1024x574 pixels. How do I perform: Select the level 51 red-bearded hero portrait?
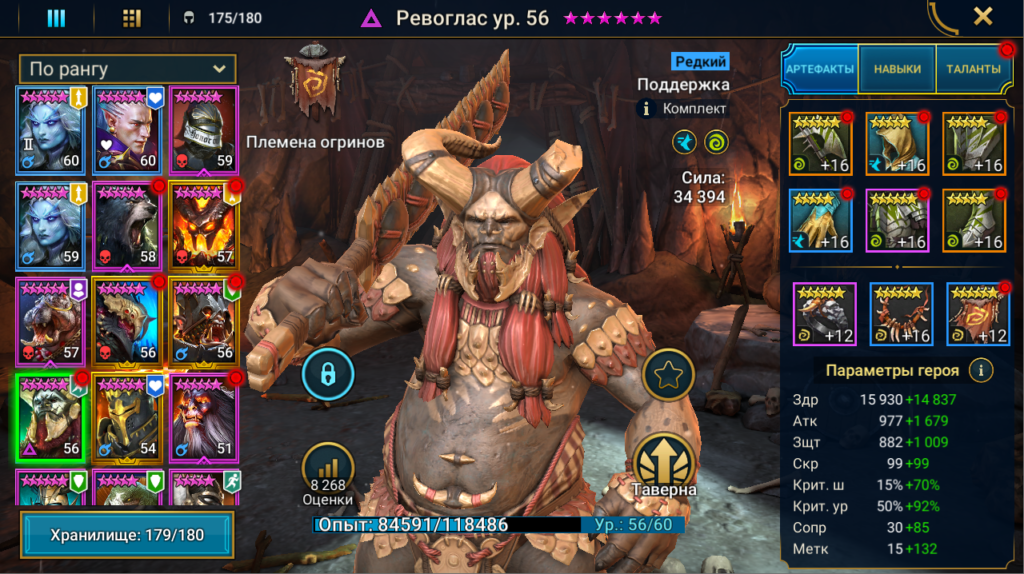tap(204, 417)
